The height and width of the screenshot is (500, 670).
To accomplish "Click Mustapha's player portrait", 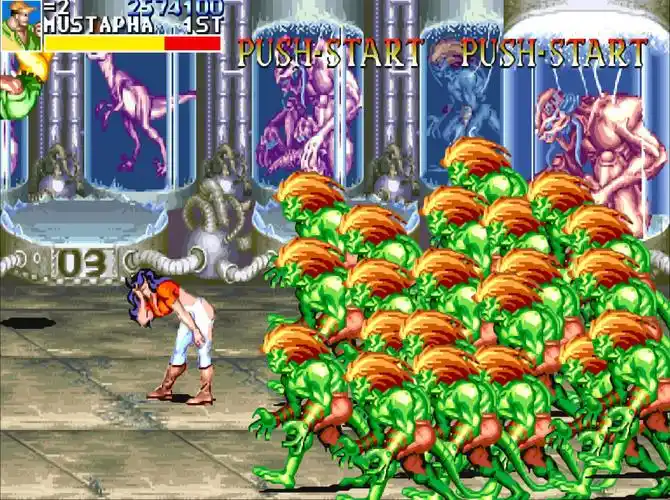I will 20,25.
